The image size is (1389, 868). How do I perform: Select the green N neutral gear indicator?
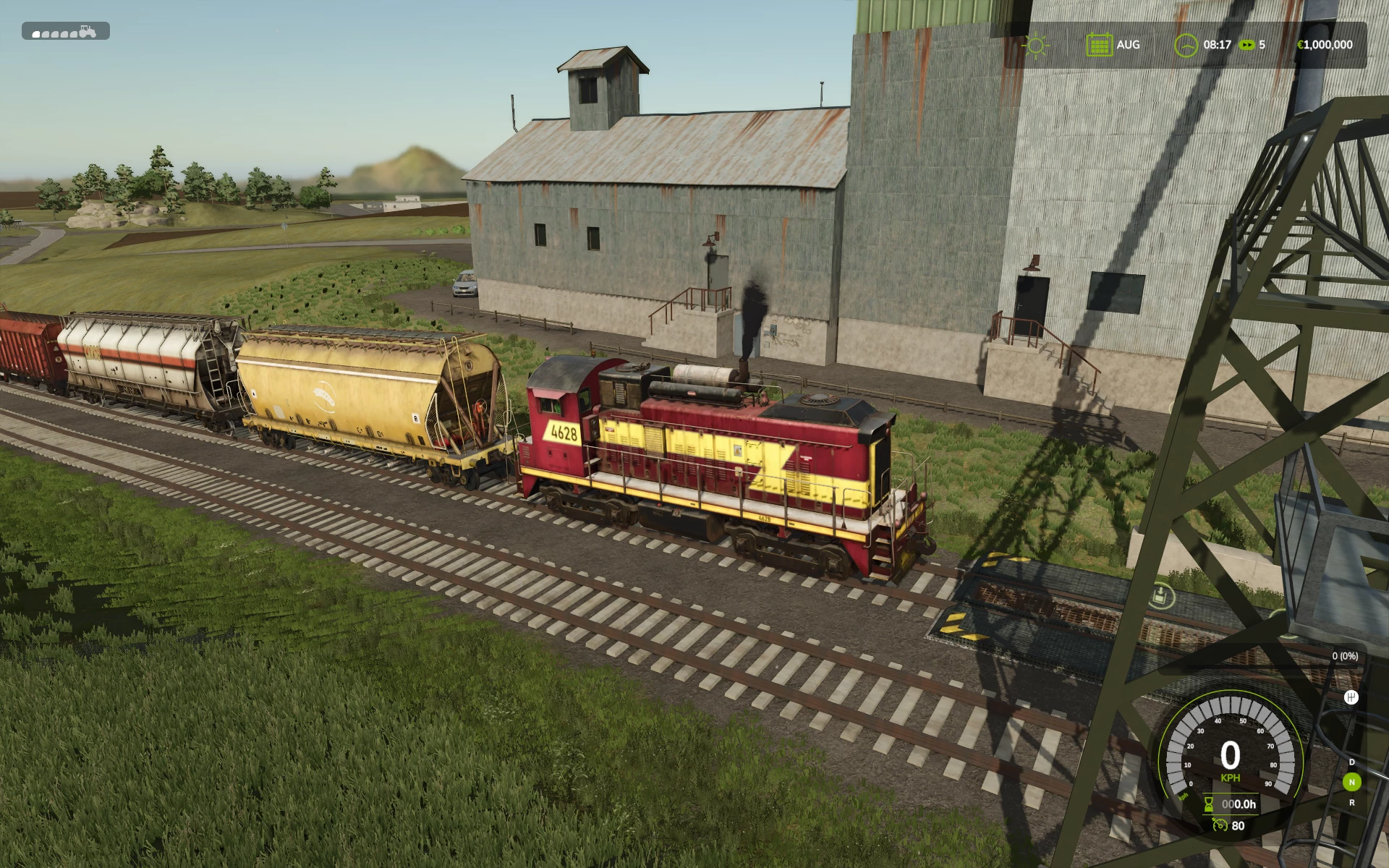point(1351,782)
